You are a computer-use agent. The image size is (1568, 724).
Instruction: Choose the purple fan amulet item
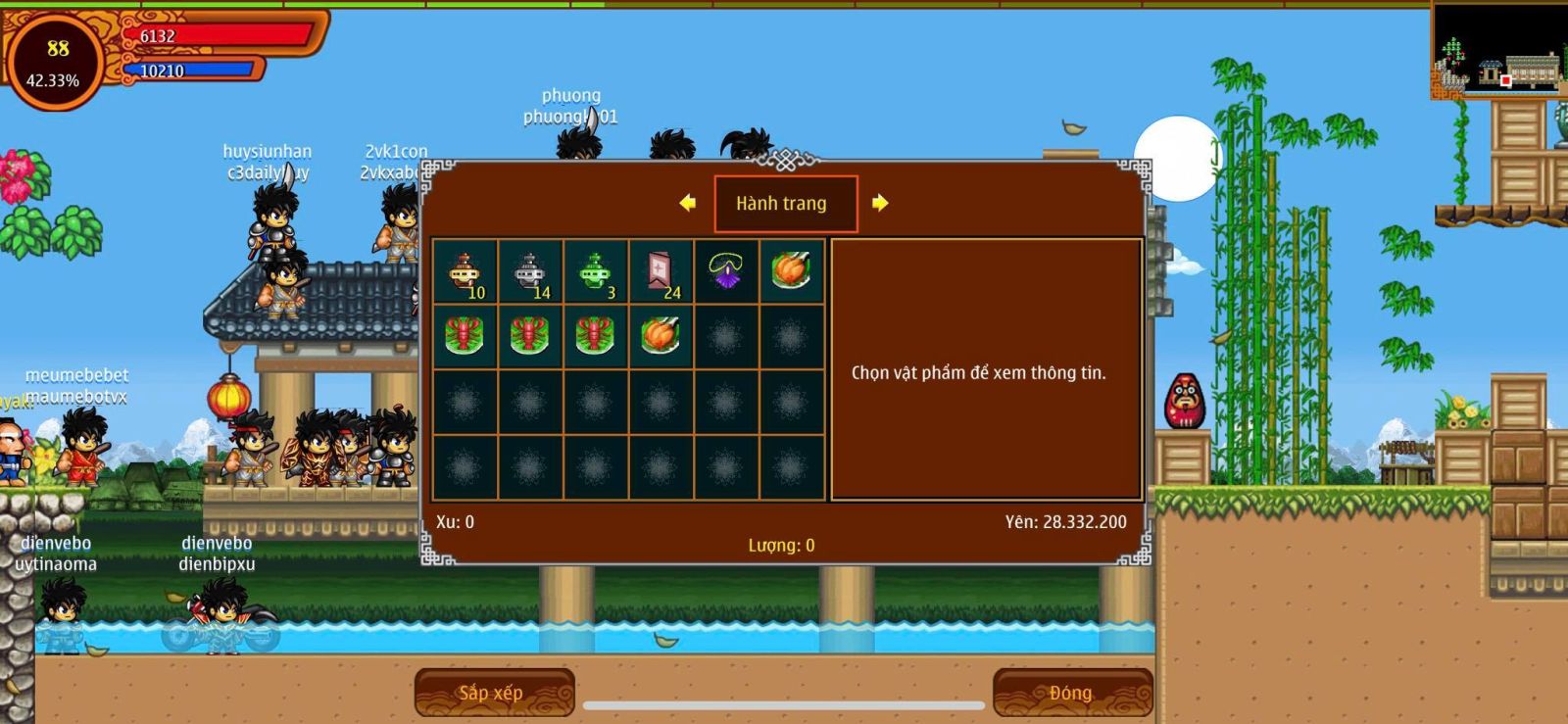pyautogui.click(x=726, y=272)
